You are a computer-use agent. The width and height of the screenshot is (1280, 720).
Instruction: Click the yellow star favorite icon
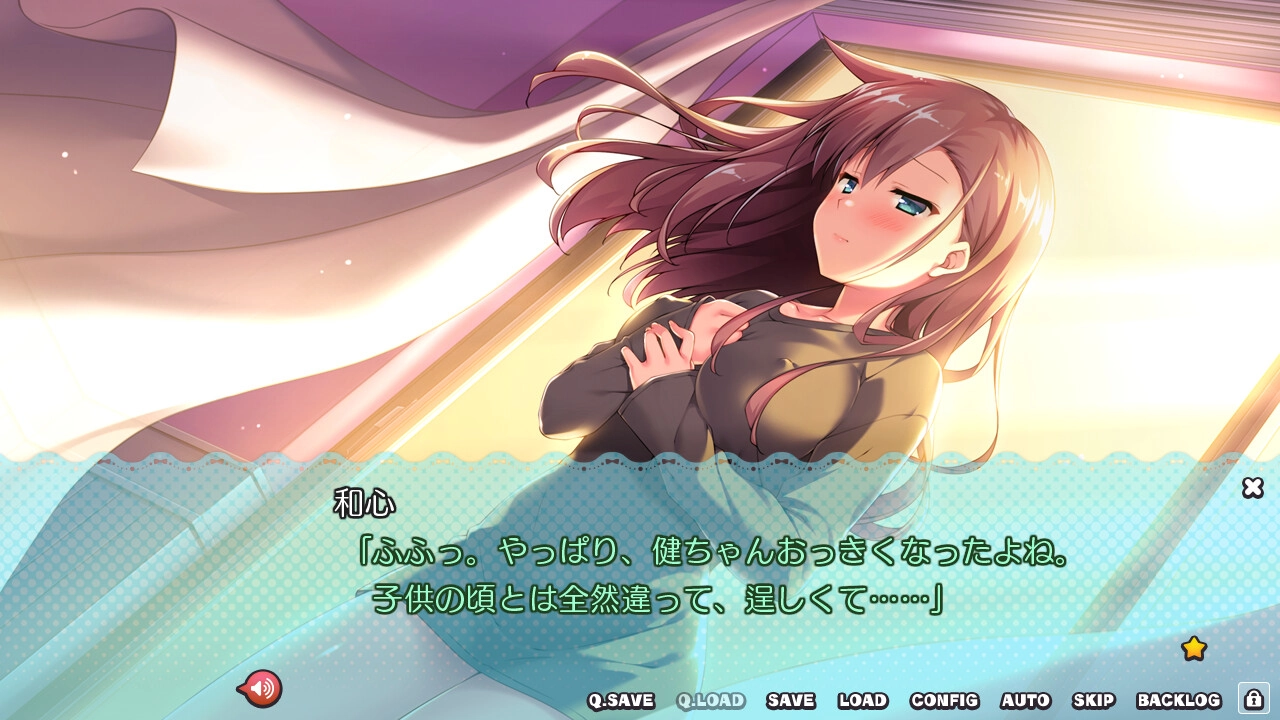pyautogui.click(x=1193, y=648)
